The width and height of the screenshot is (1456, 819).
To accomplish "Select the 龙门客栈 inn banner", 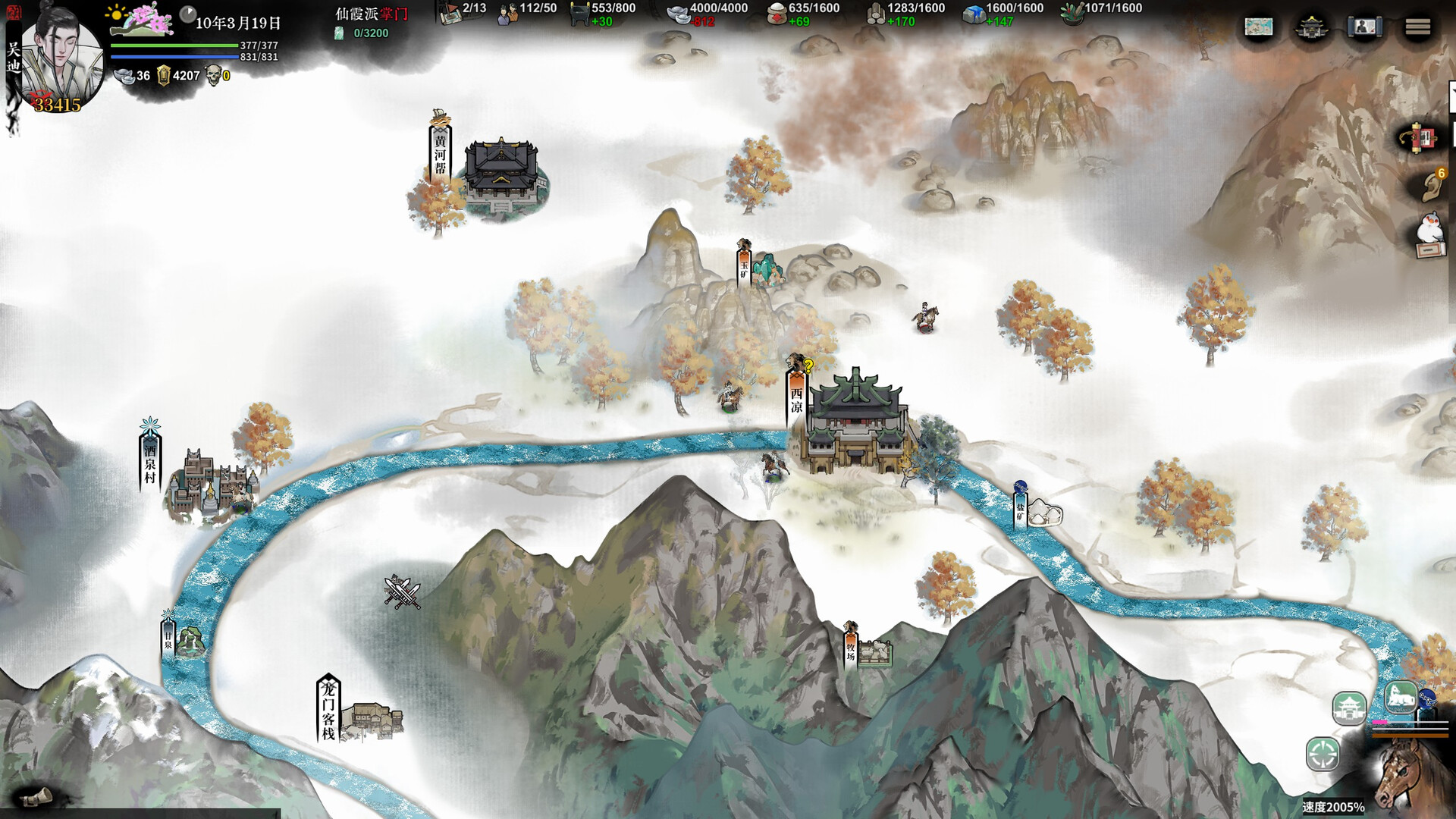I will coord(328,710).
